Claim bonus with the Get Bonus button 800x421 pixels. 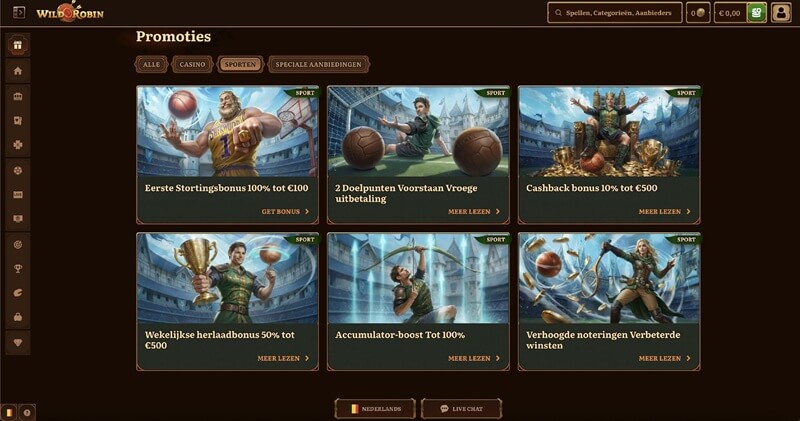click(285, 212)
